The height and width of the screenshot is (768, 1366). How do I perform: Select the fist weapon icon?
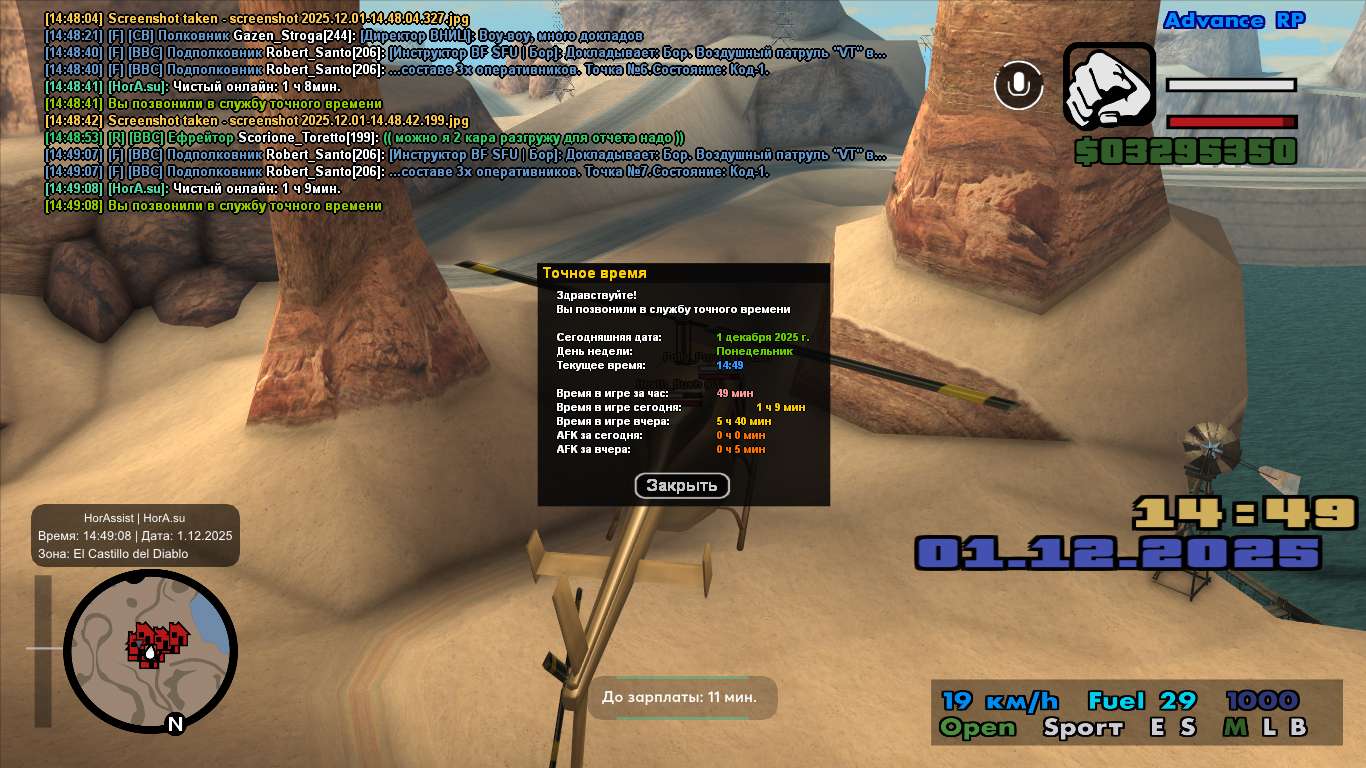tap(1109, 87)
